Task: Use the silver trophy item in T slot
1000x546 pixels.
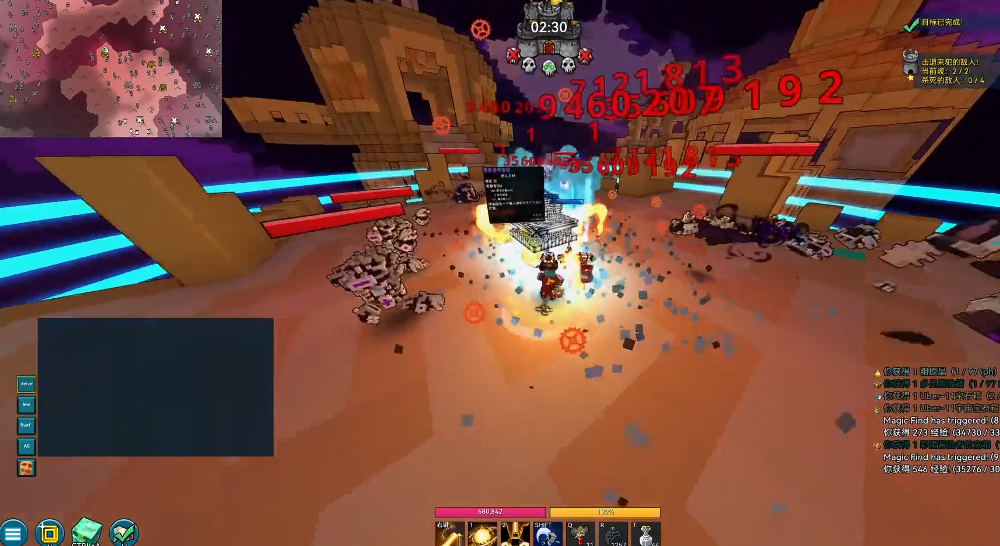Action: 646,535
